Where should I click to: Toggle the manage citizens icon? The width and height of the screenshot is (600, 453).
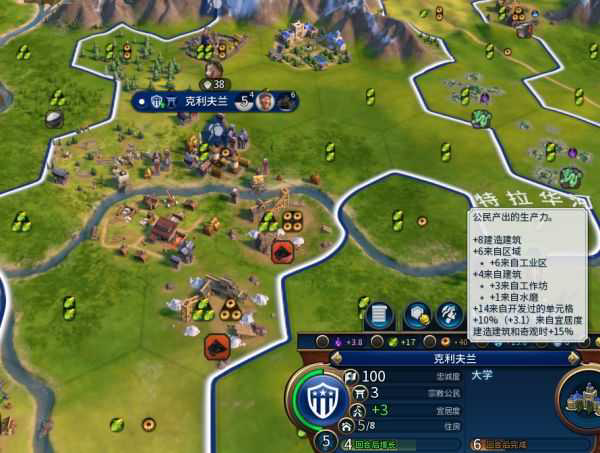click(x=450, y=314)
